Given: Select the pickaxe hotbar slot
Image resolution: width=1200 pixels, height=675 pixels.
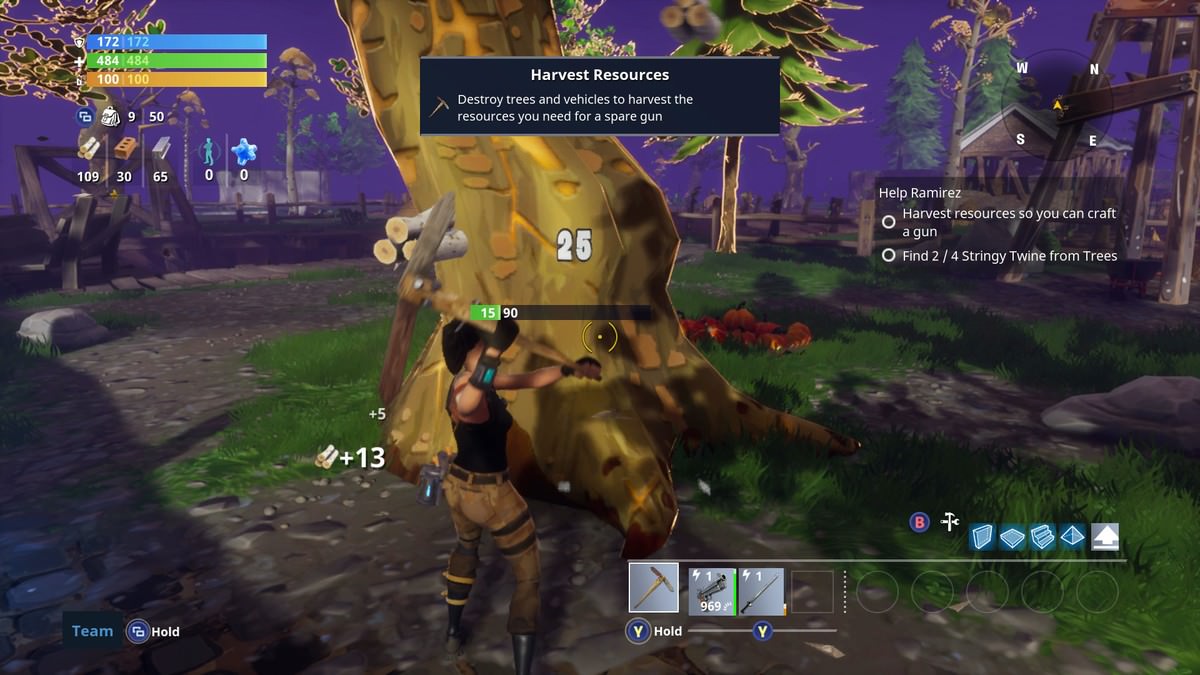Looking at the screenshot, I should (x=654, y=588).
